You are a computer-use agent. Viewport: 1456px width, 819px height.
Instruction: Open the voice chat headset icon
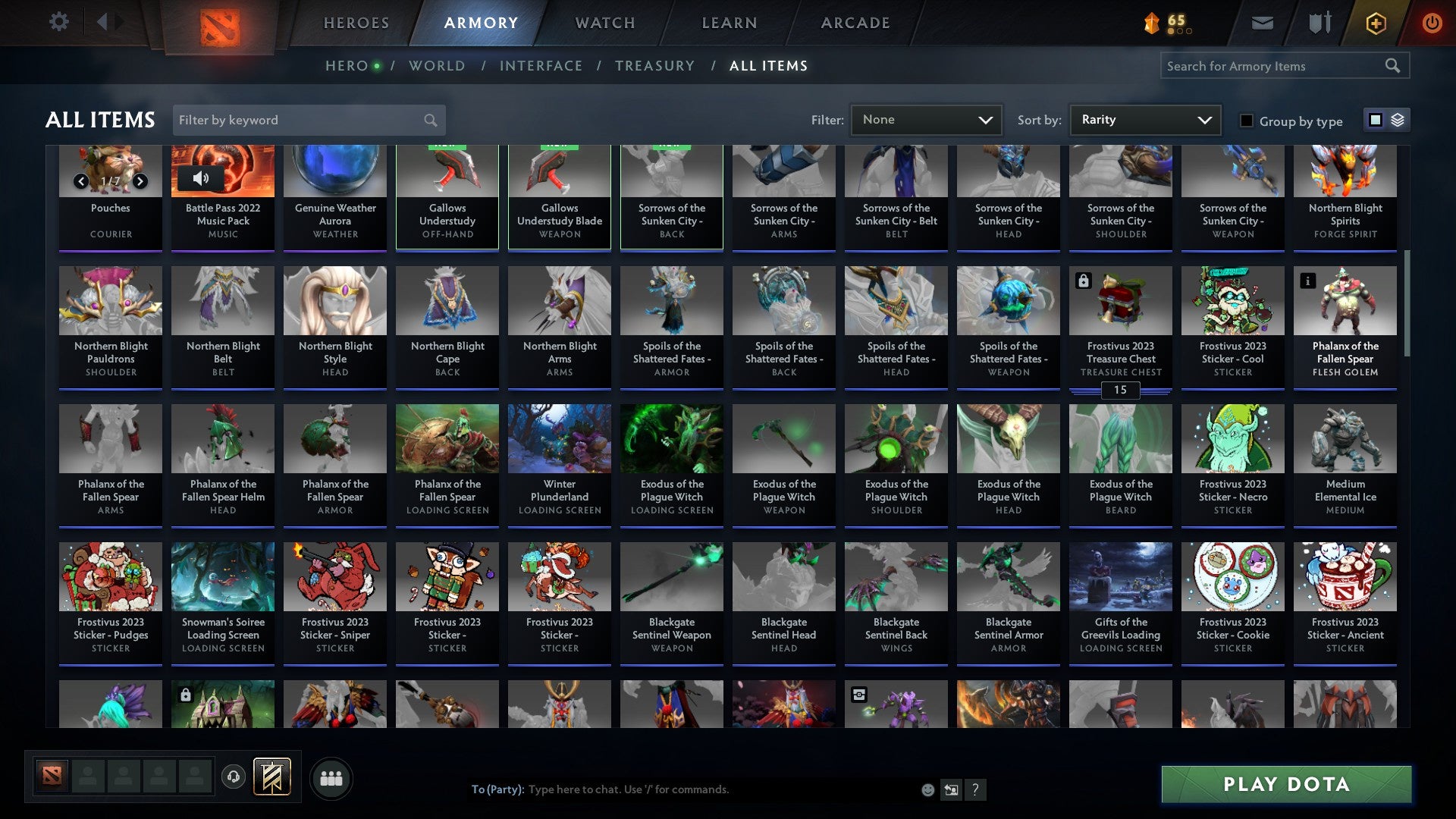coord(234,777)
